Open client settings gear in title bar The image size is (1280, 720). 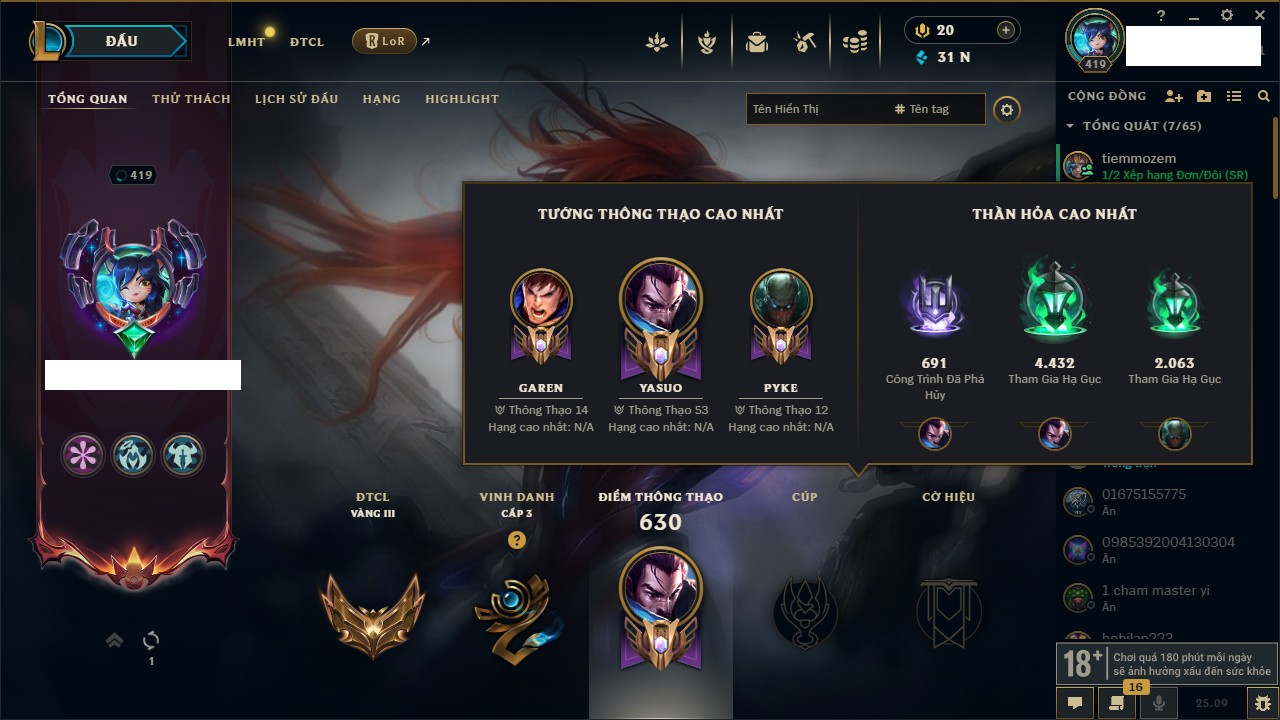coord(1227,15)
